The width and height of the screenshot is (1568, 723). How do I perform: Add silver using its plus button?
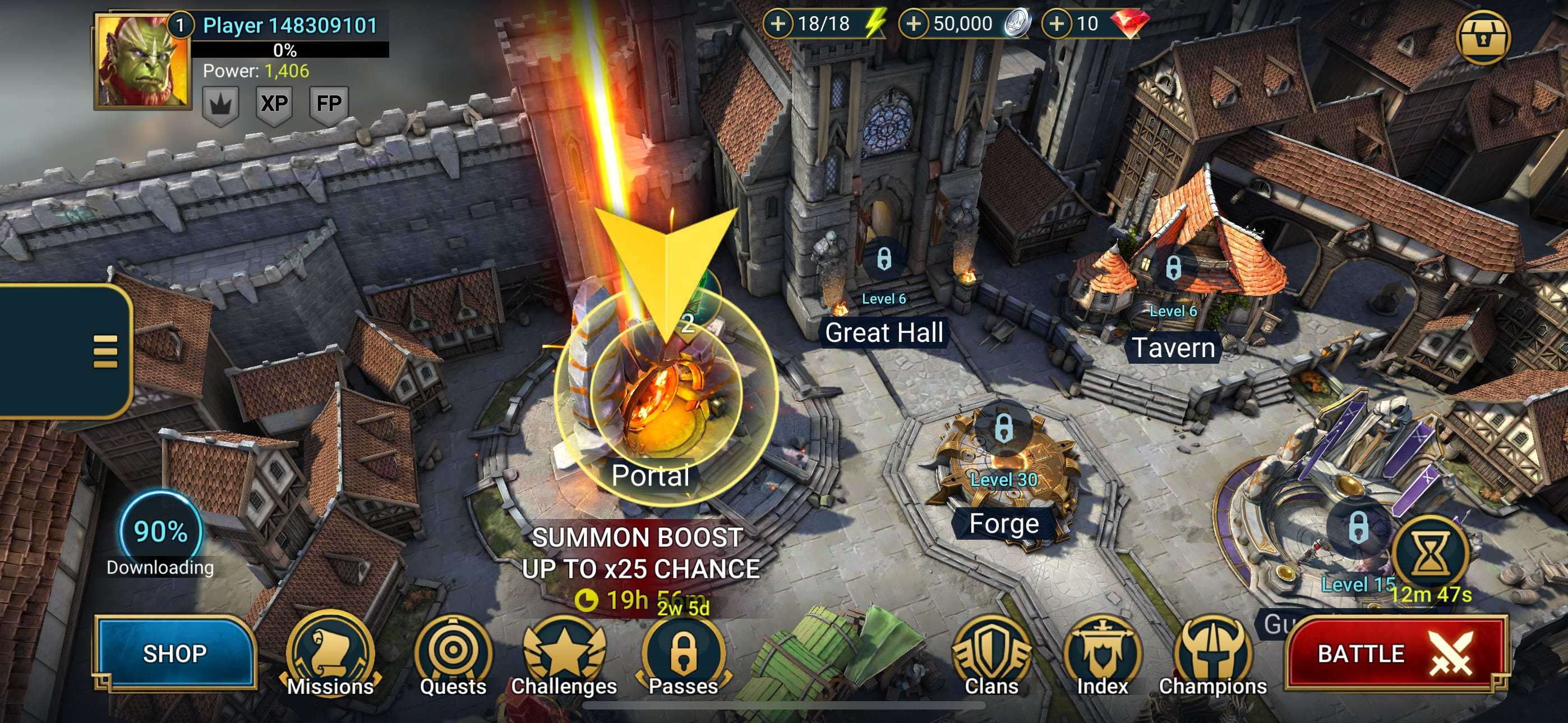point(913,24)
